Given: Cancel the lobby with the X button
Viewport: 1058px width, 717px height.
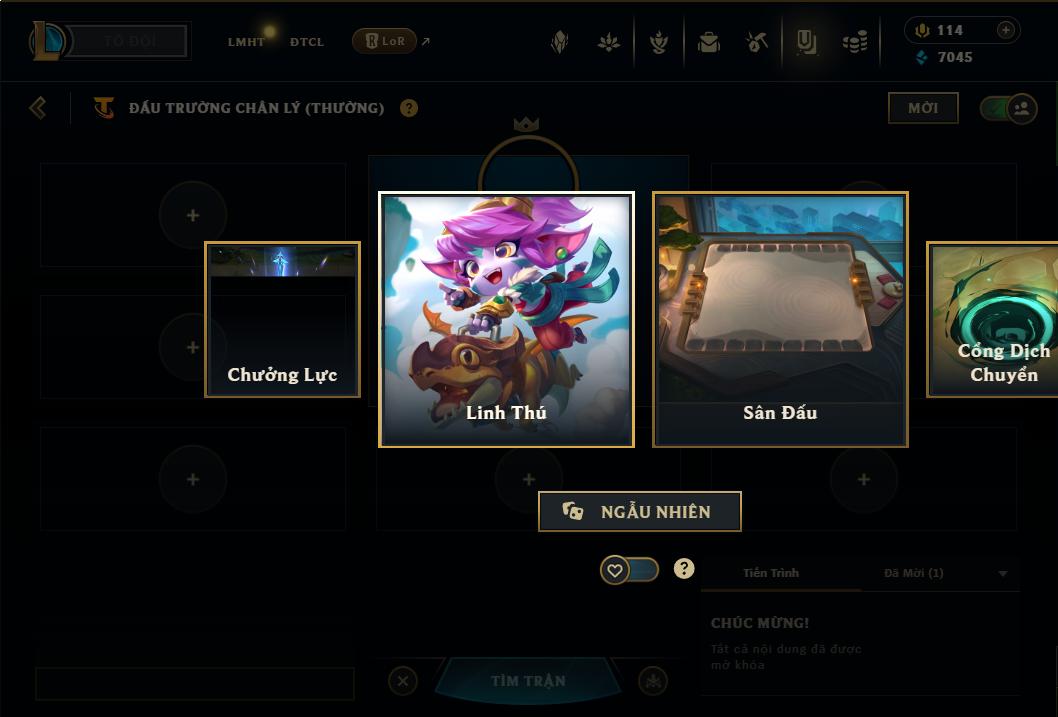Looking at the screenshot, I should click(402, 681).
